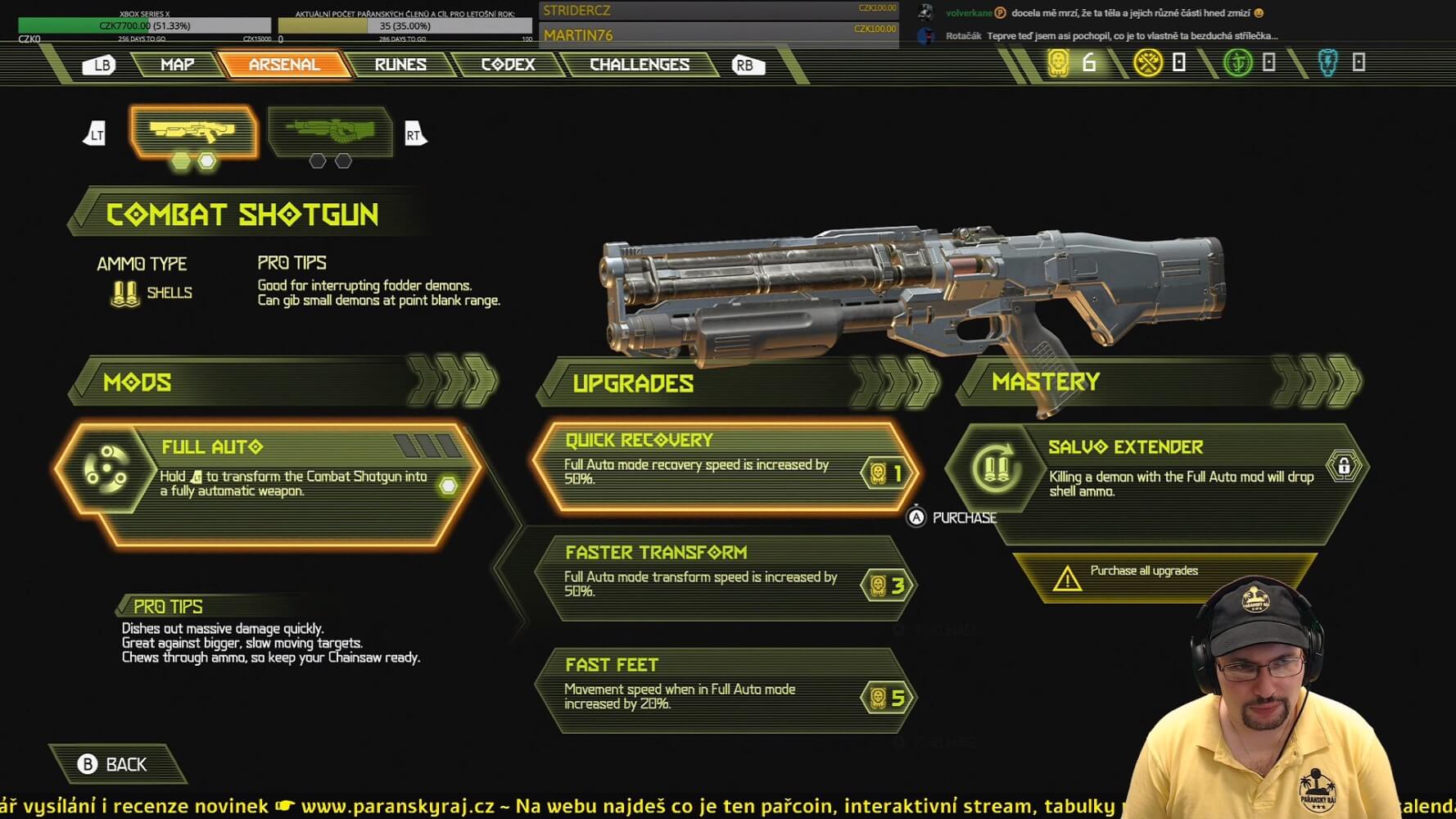Choose the green second weapon thumbnail

tap(330, 131)
